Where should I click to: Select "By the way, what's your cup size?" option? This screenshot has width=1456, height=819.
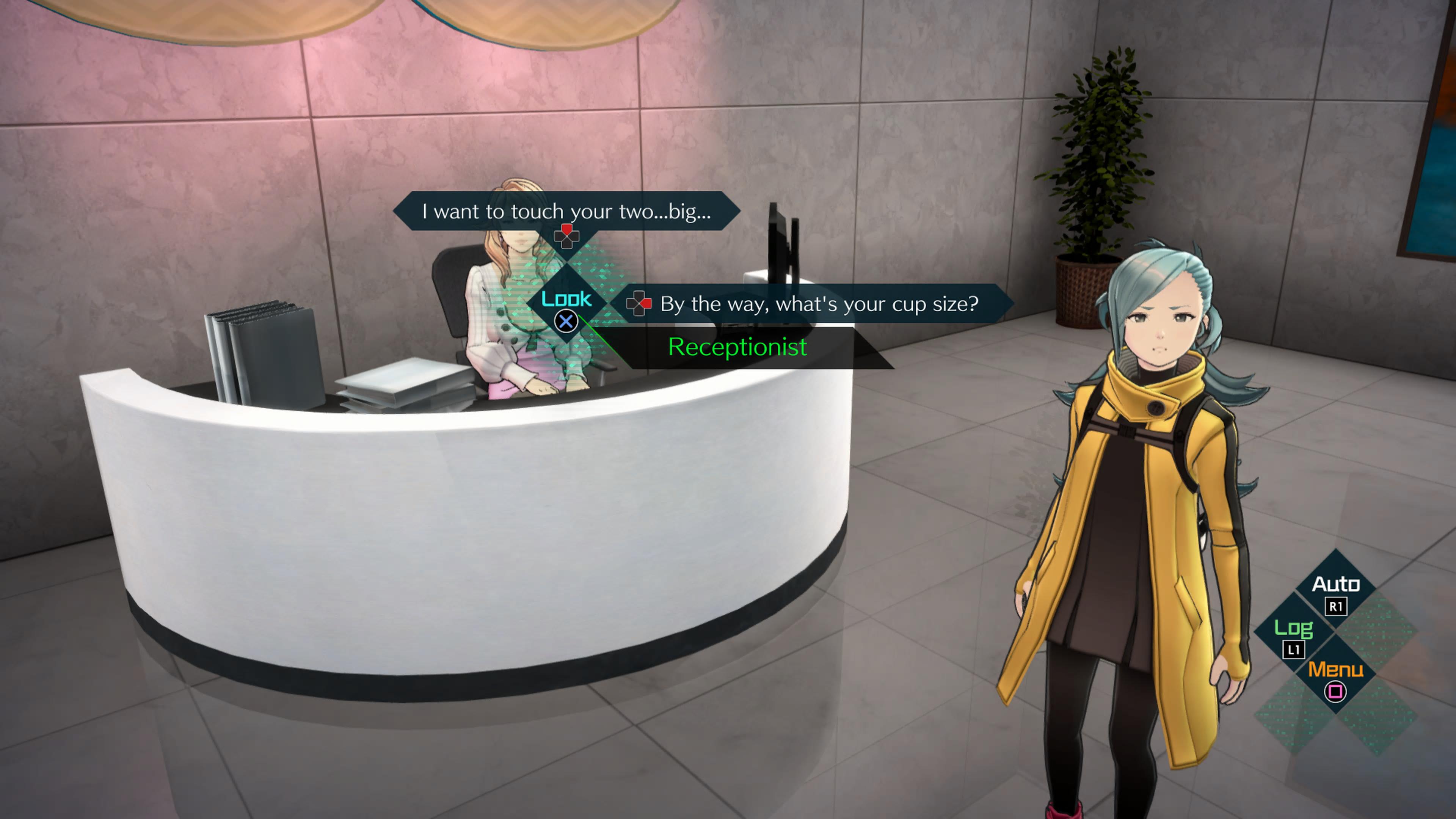(819, 303)
